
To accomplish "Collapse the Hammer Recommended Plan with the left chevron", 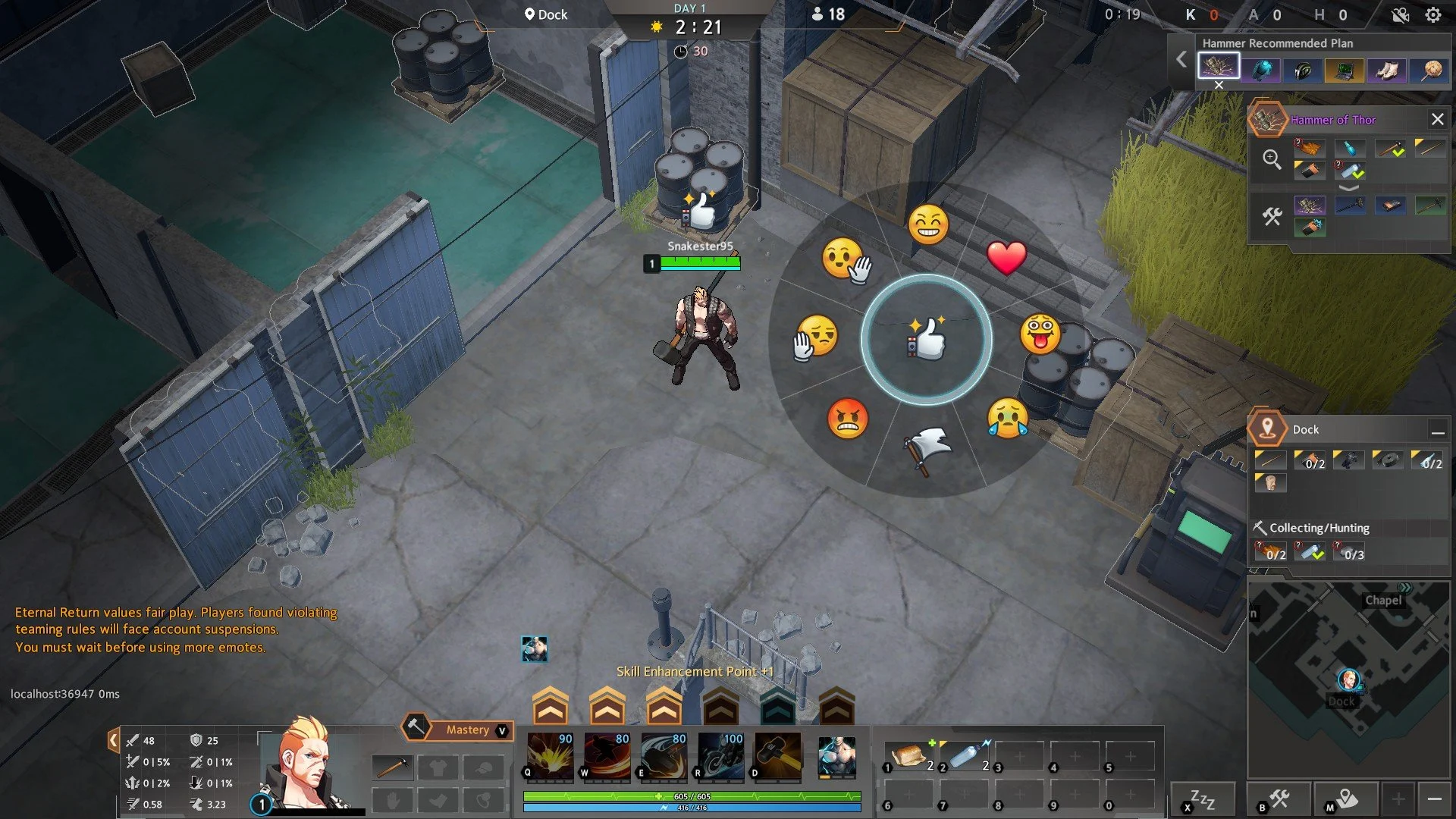I will click(1181, 59).
